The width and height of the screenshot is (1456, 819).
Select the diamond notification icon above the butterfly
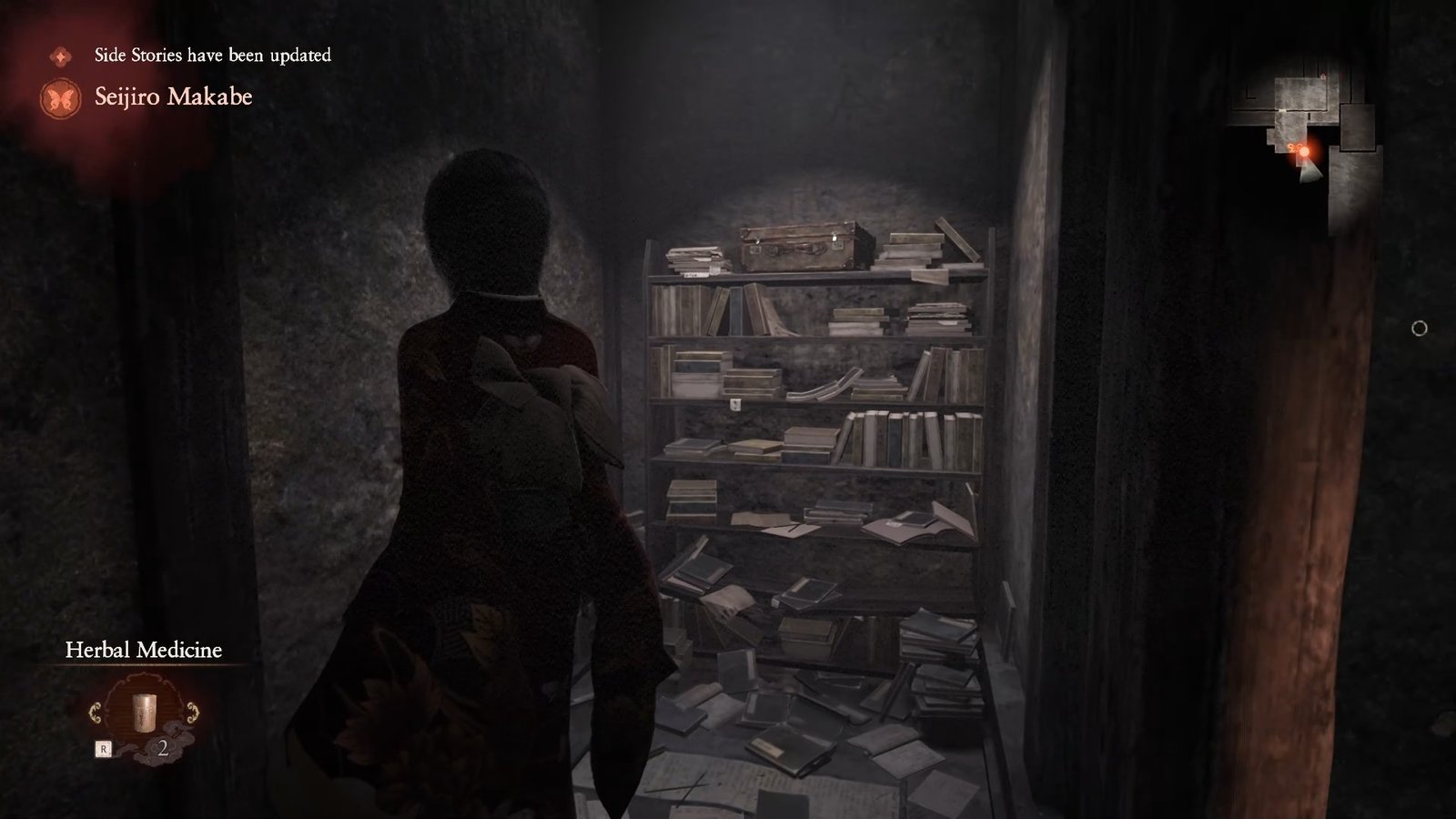[59, 55]
